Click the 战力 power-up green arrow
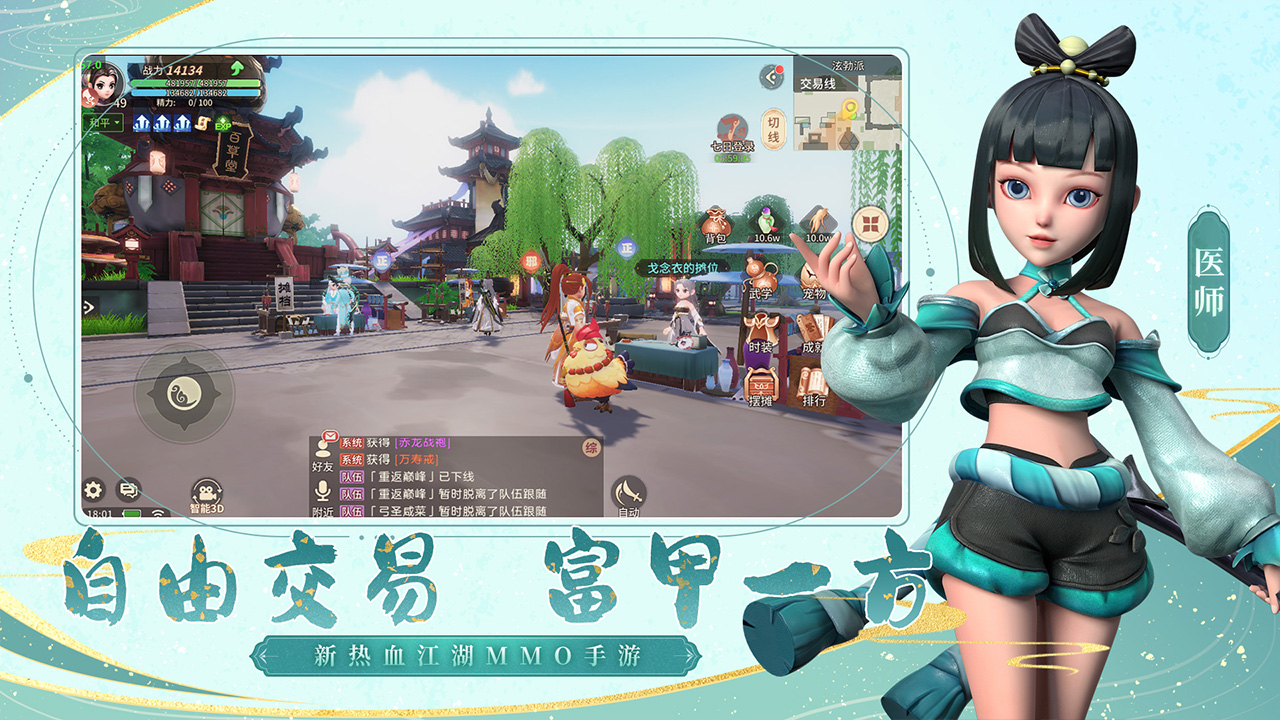Screen dimensions: 1280x720 coord(237,68)
